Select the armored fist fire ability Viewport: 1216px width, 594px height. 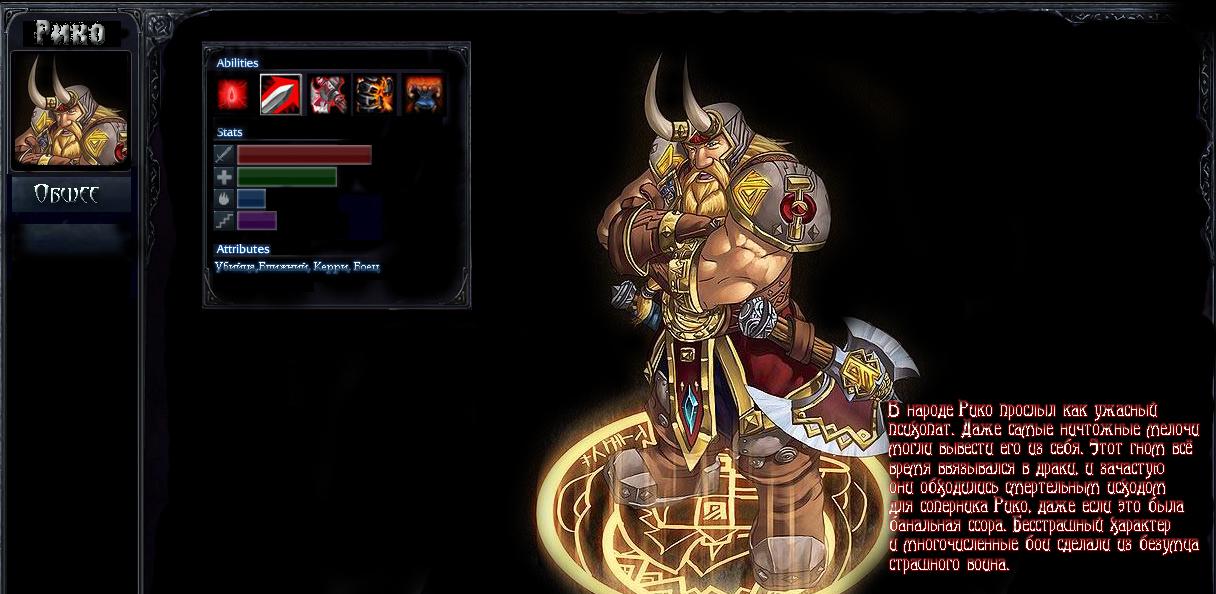click(x=375, y=95)
